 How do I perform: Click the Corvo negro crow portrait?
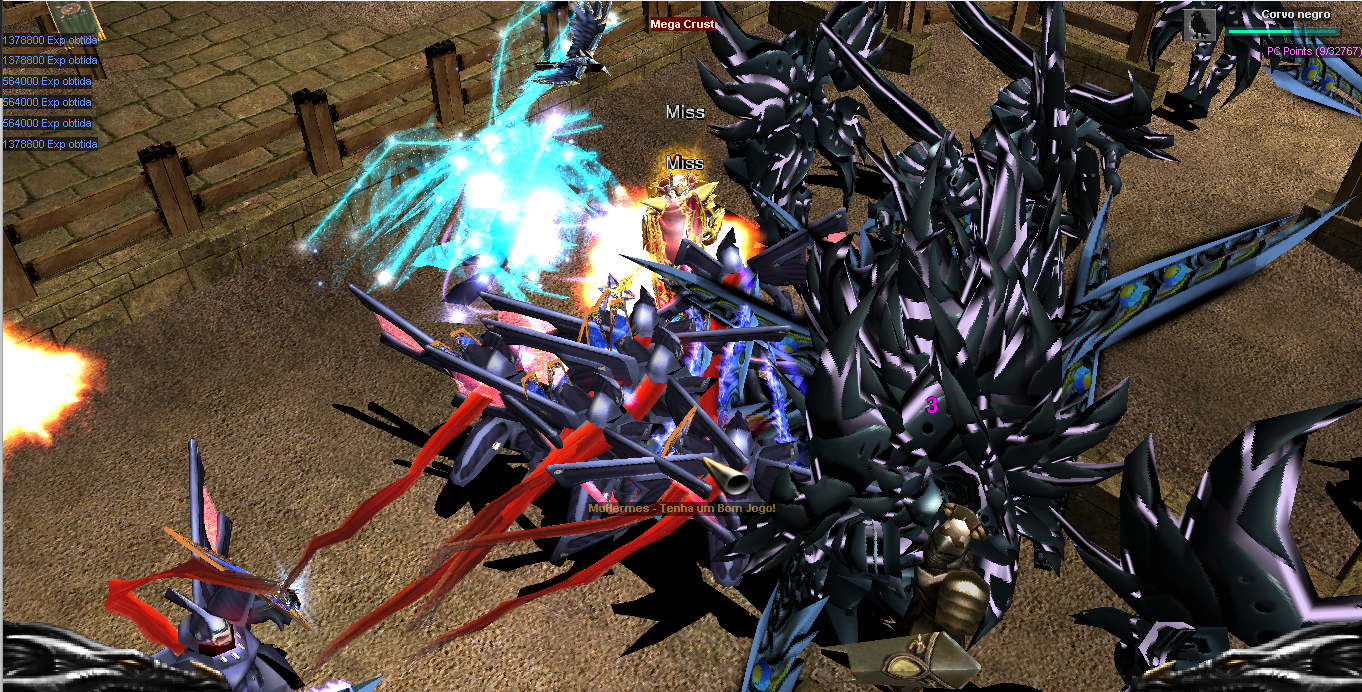1199,25
